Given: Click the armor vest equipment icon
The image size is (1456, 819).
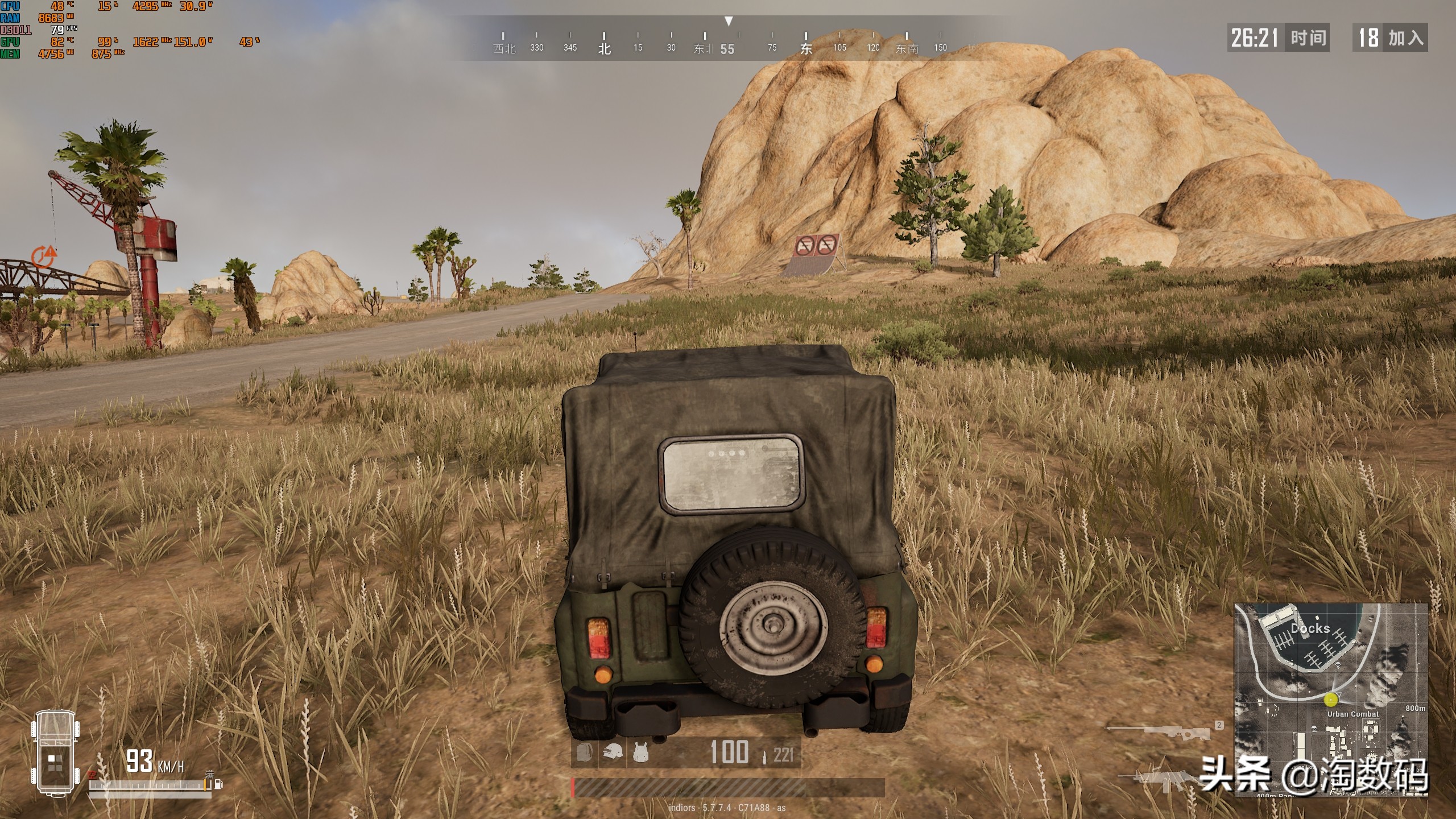Looking at the screenshot, I should [641, 752].
